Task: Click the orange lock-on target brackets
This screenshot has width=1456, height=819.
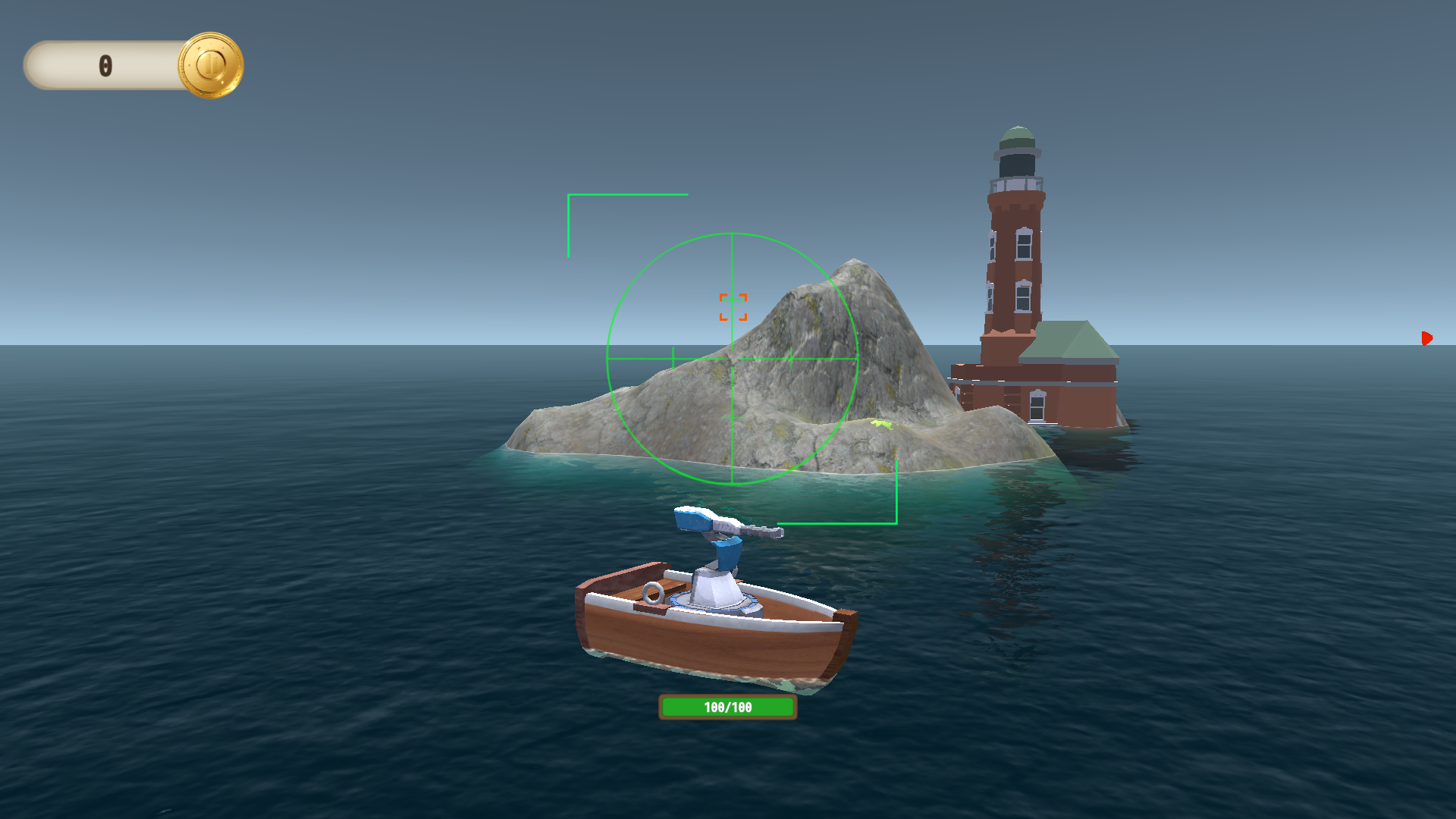Action: pyautogui.click(x=733, y=308)
